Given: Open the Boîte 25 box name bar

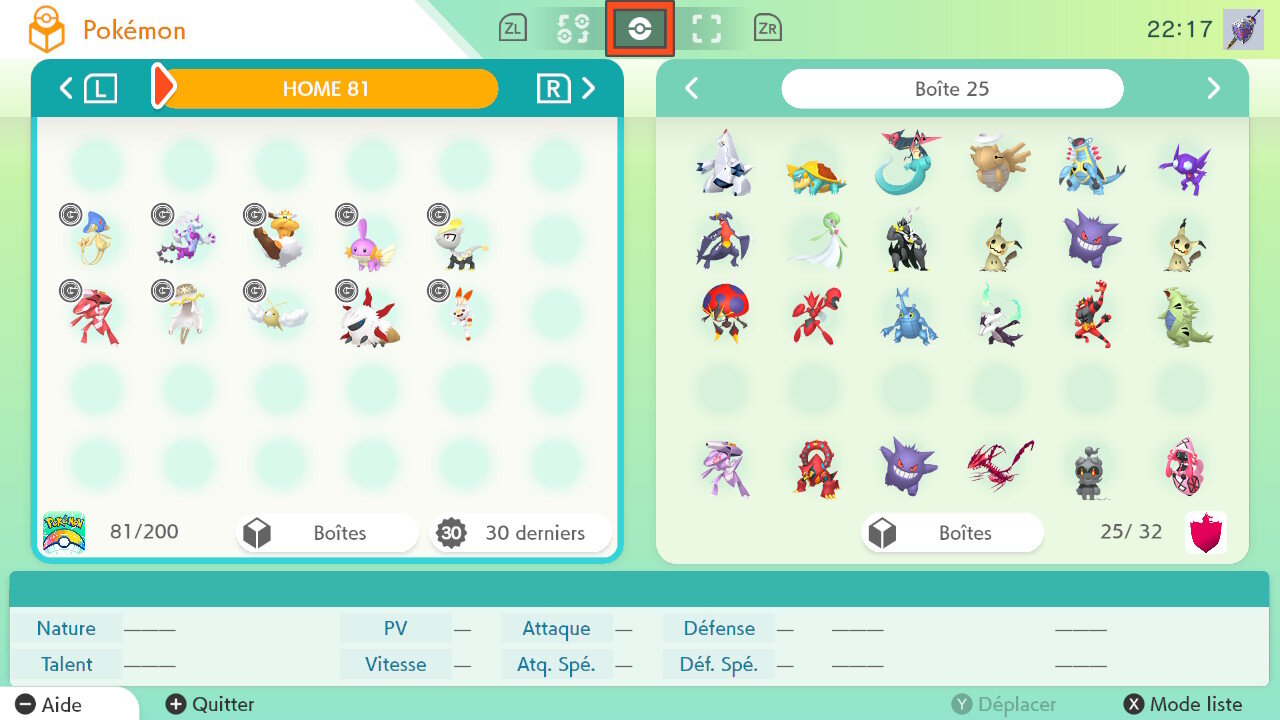Looking at the screenshot, I should pyautogui.click(x=952, y=89).
